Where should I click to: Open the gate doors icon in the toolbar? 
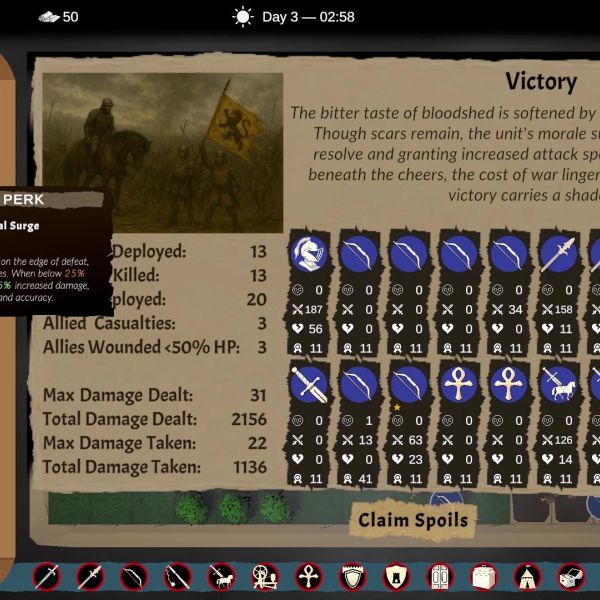440,577
